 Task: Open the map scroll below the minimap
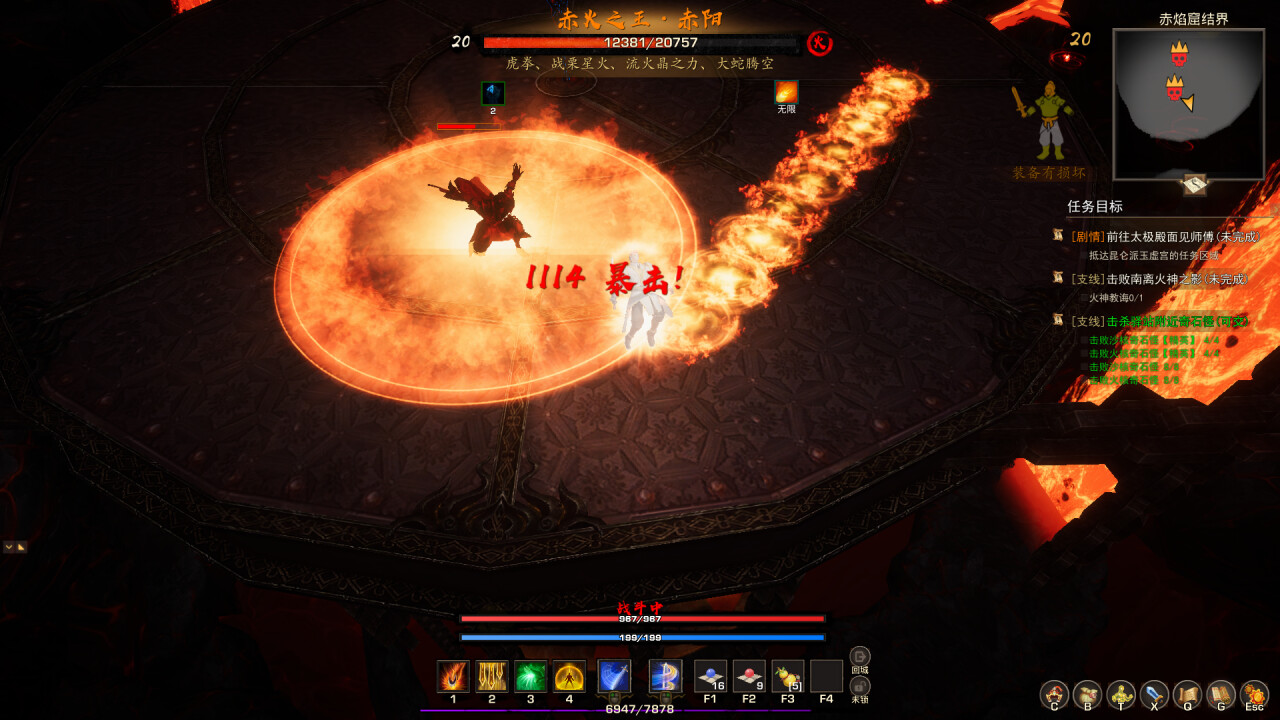(1195, 184)
